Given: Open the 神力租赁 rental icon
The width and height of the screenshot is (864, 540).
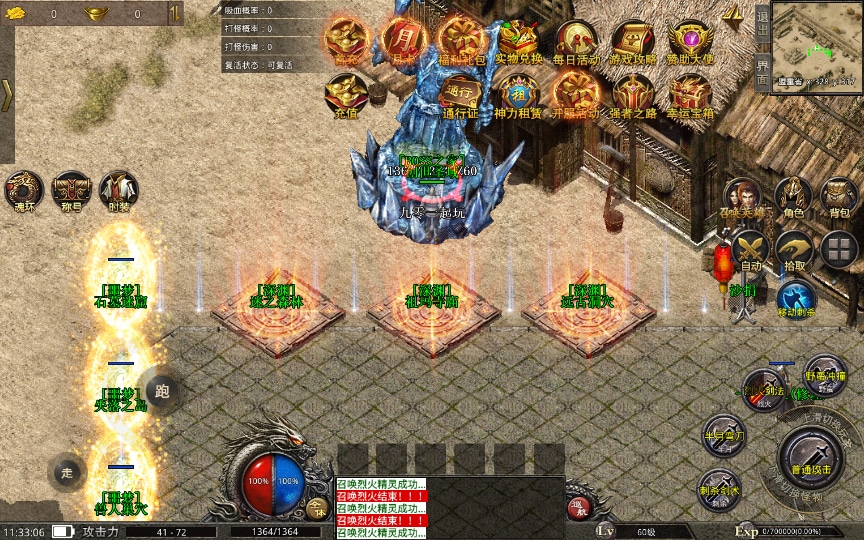Looking at the screenshot, I should pos(518,94).
